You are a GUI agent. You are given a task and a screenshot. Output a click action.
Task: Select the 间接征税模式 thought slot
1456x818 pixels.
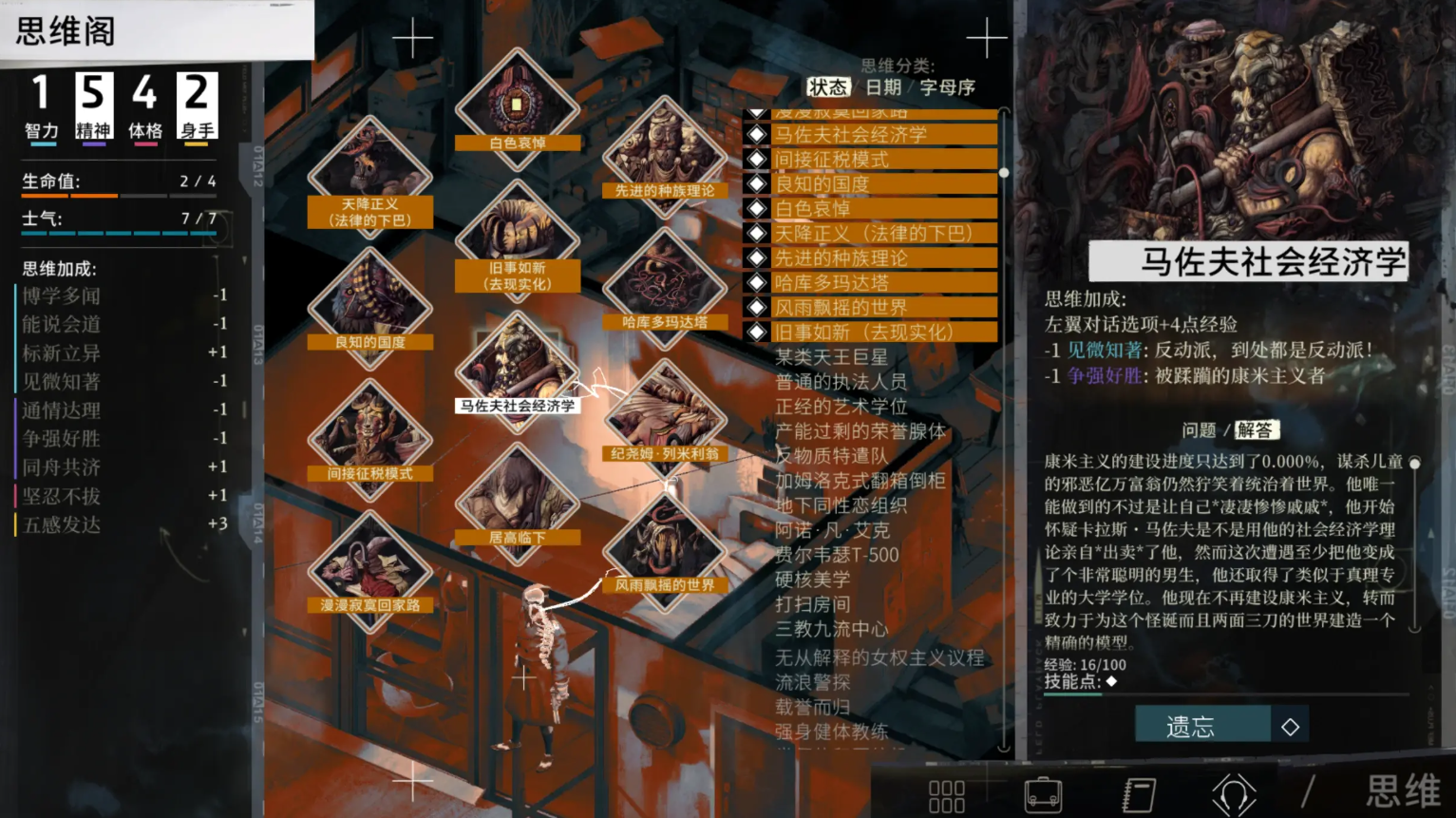coord(369,435)
